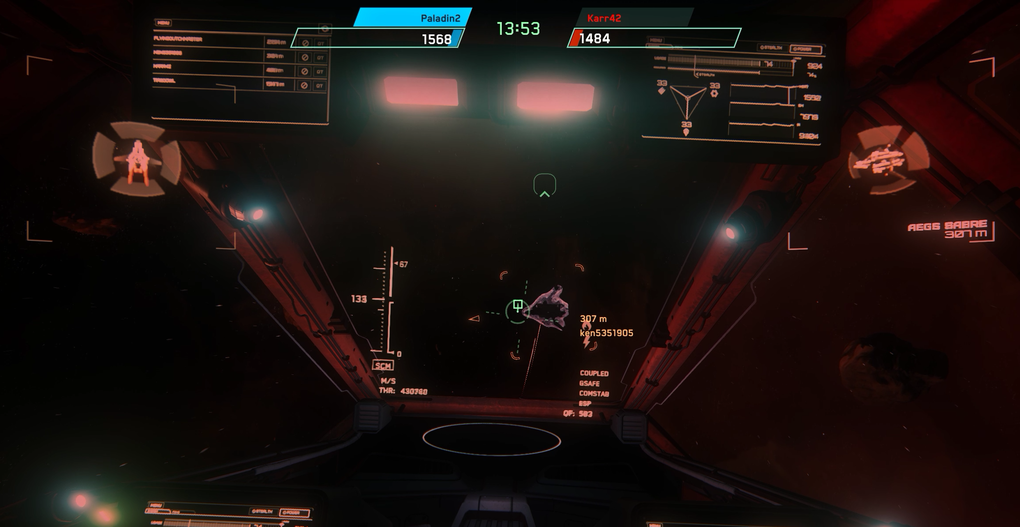This screenshot has height=527, width=1020.
Task: Adjust the power distribution triangle
Action: [x=687, y=100]
